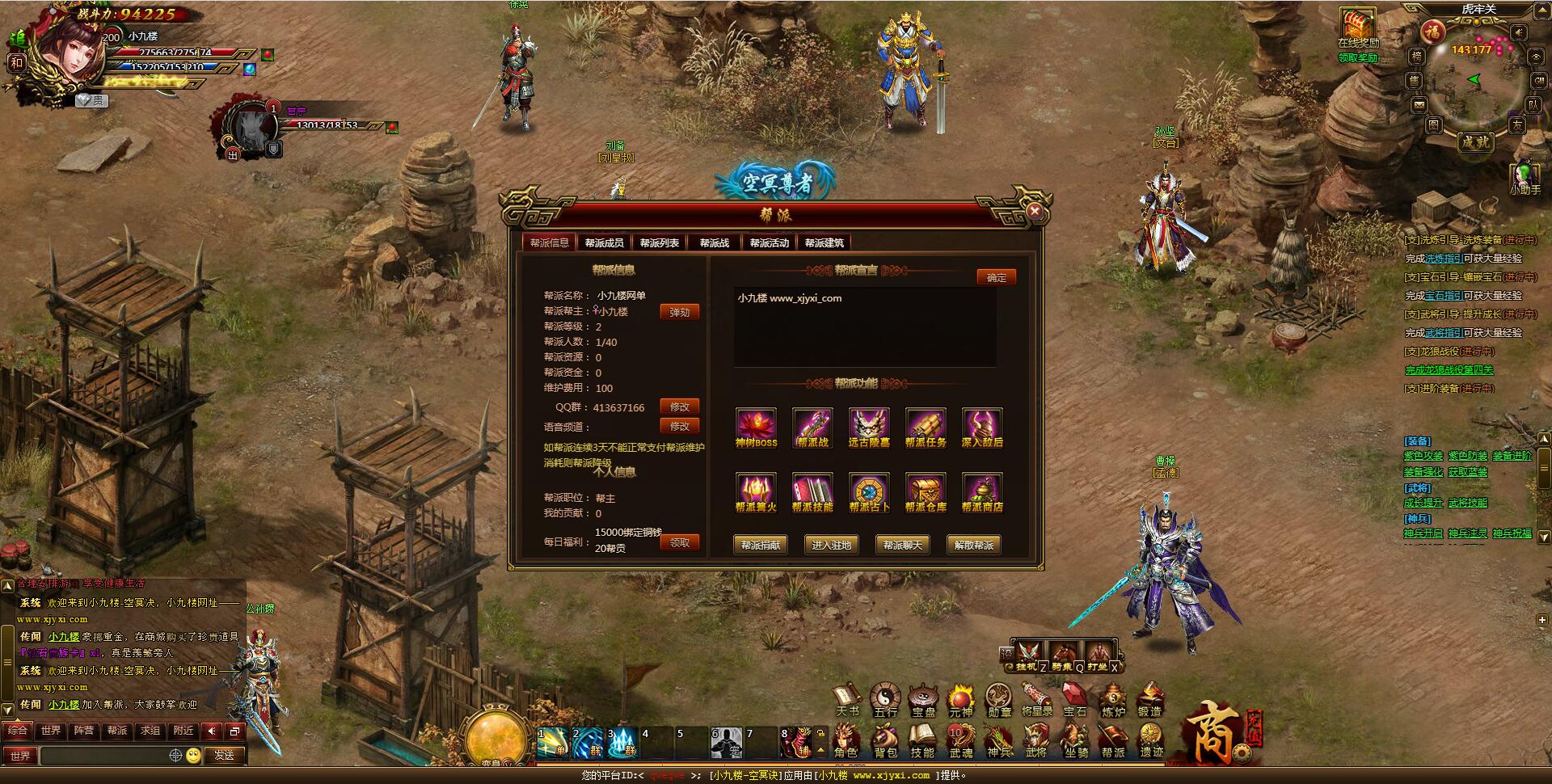This screenshot has height=784, width=1552.
Task: Open the 帮派列表 tab
Action: (x=659, y=242)
